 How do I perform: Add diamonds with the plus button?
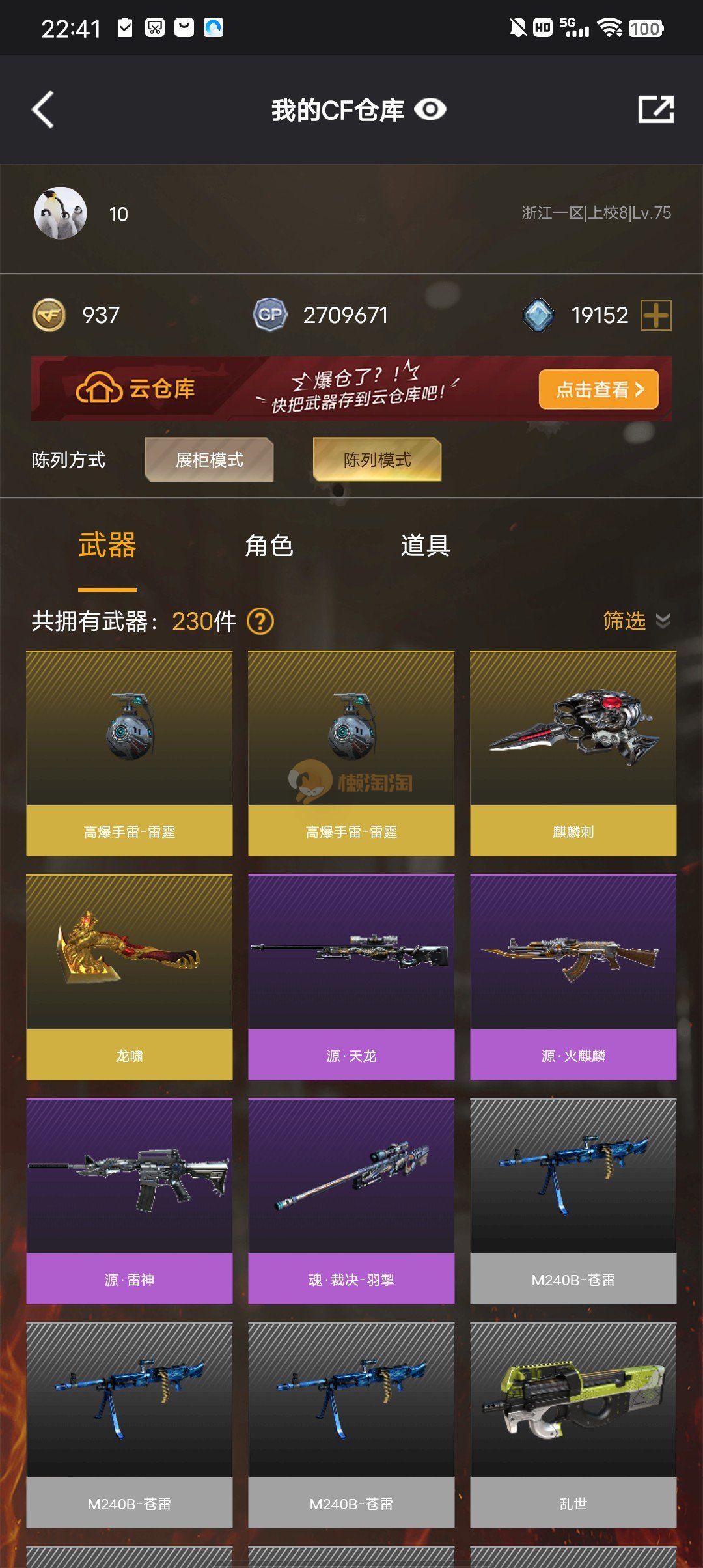coord(655,315)
